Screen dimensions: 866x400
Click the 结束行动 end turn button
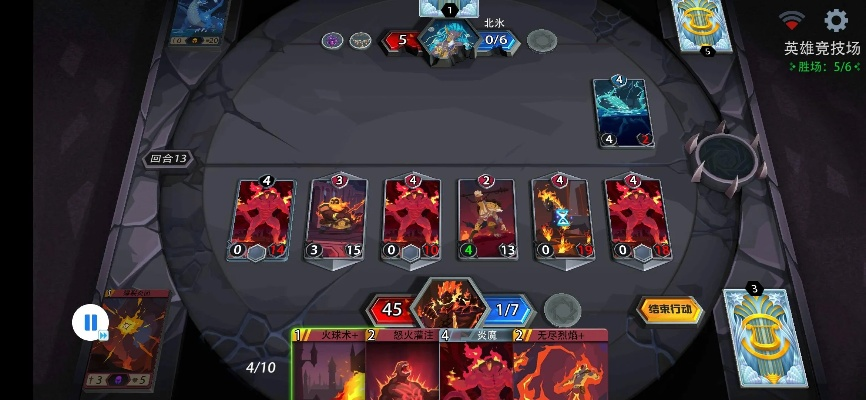pos(669,310)
